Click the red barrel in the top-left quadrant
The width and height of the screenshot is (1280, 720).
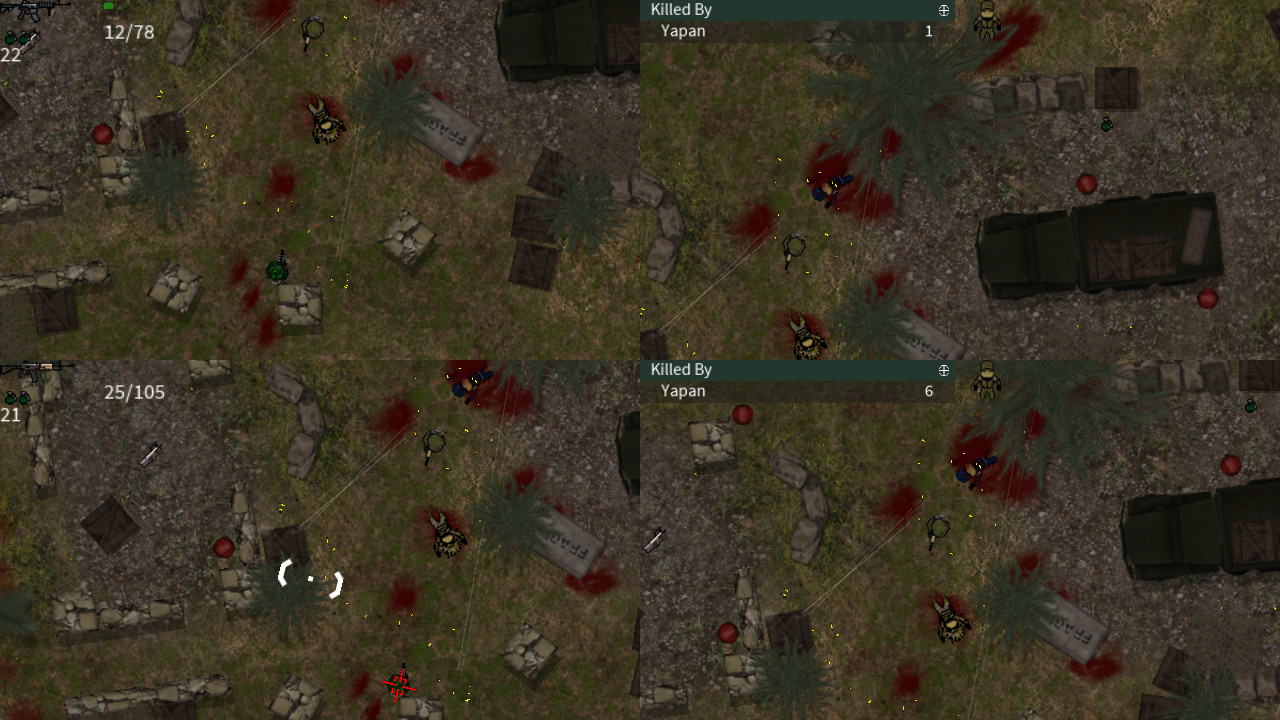pyautogui.click(x=103, y=133)
